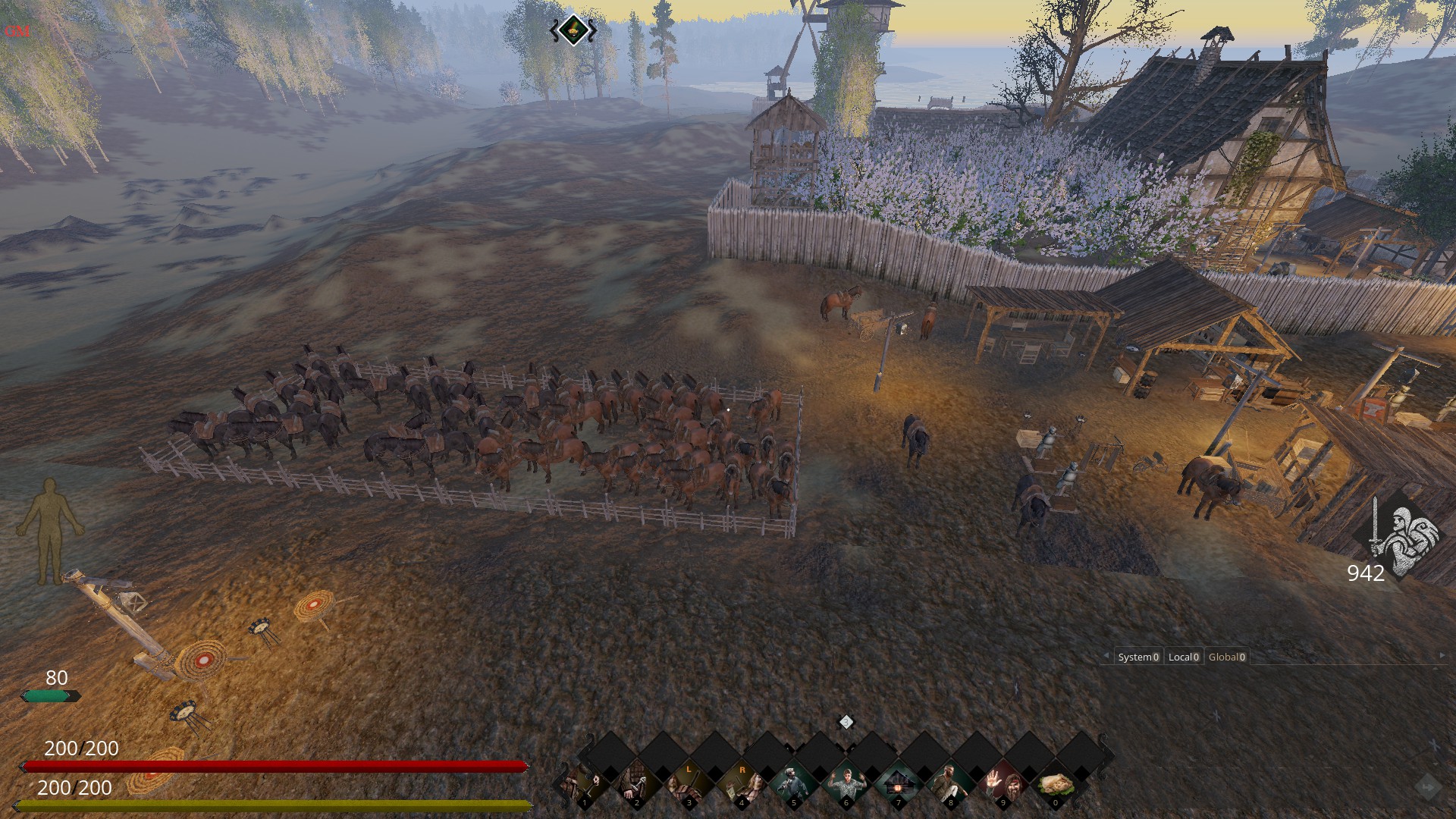This screenshot has height=819, width=1456.
Task: Eat the food item in slot 0
Action: (1056, 785)
